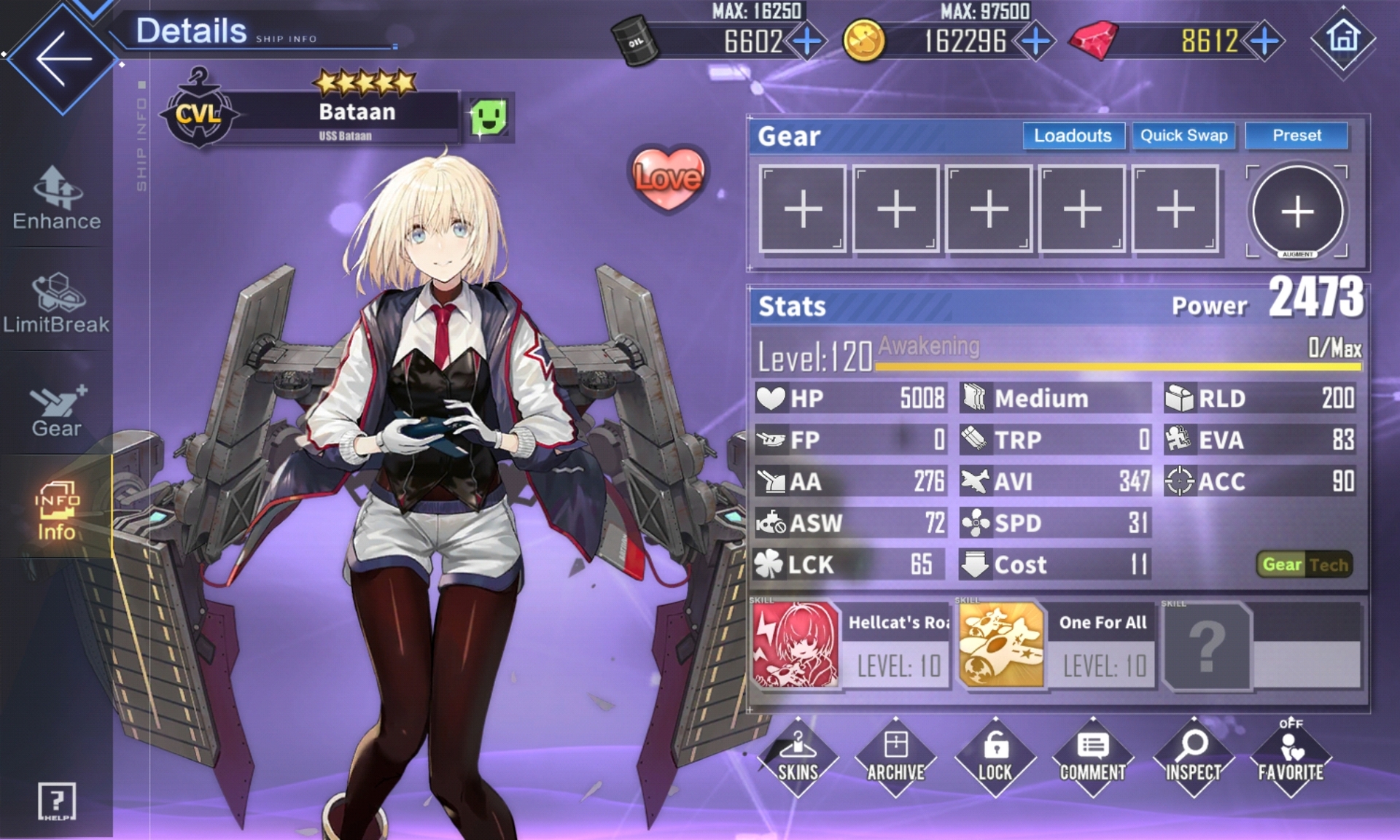Show the Comment section
This screenshot has height=840, width=1400.
point(1092,757)
